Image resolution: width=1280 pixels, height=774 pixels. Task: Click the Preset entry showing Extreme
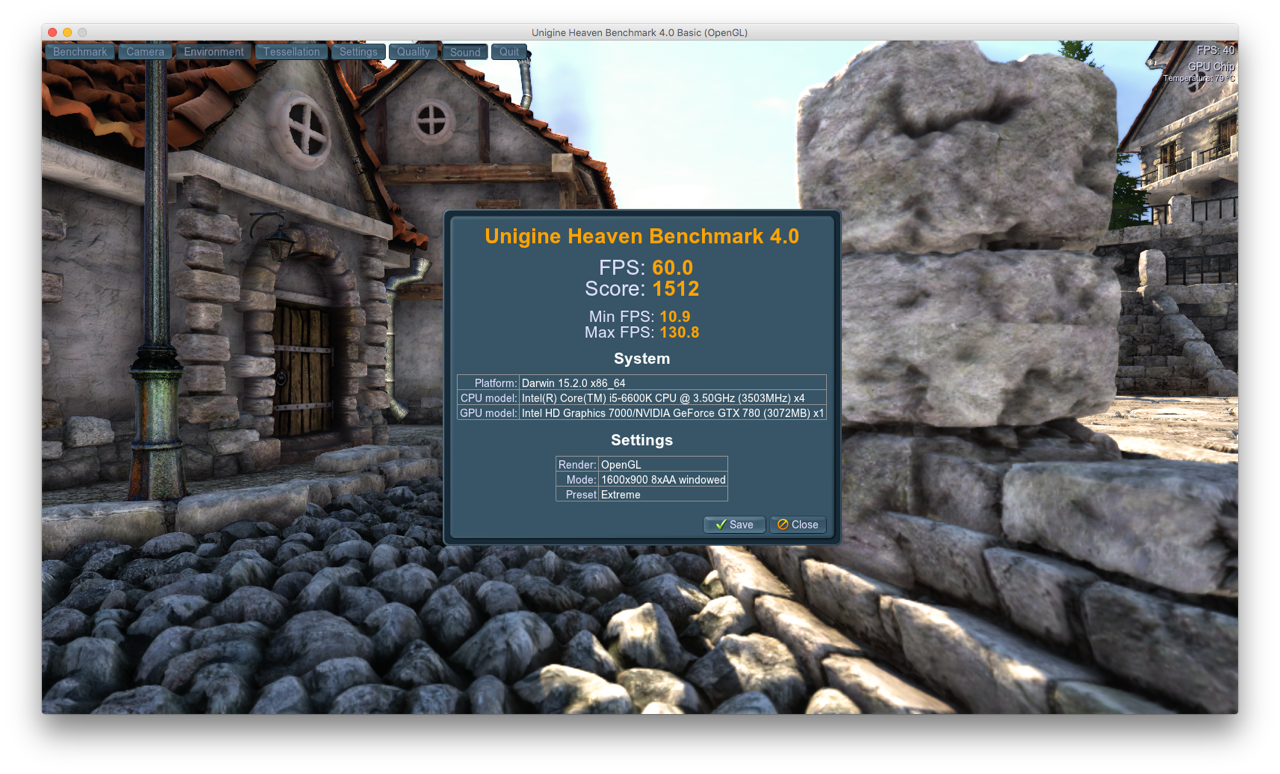click(641, 494)
